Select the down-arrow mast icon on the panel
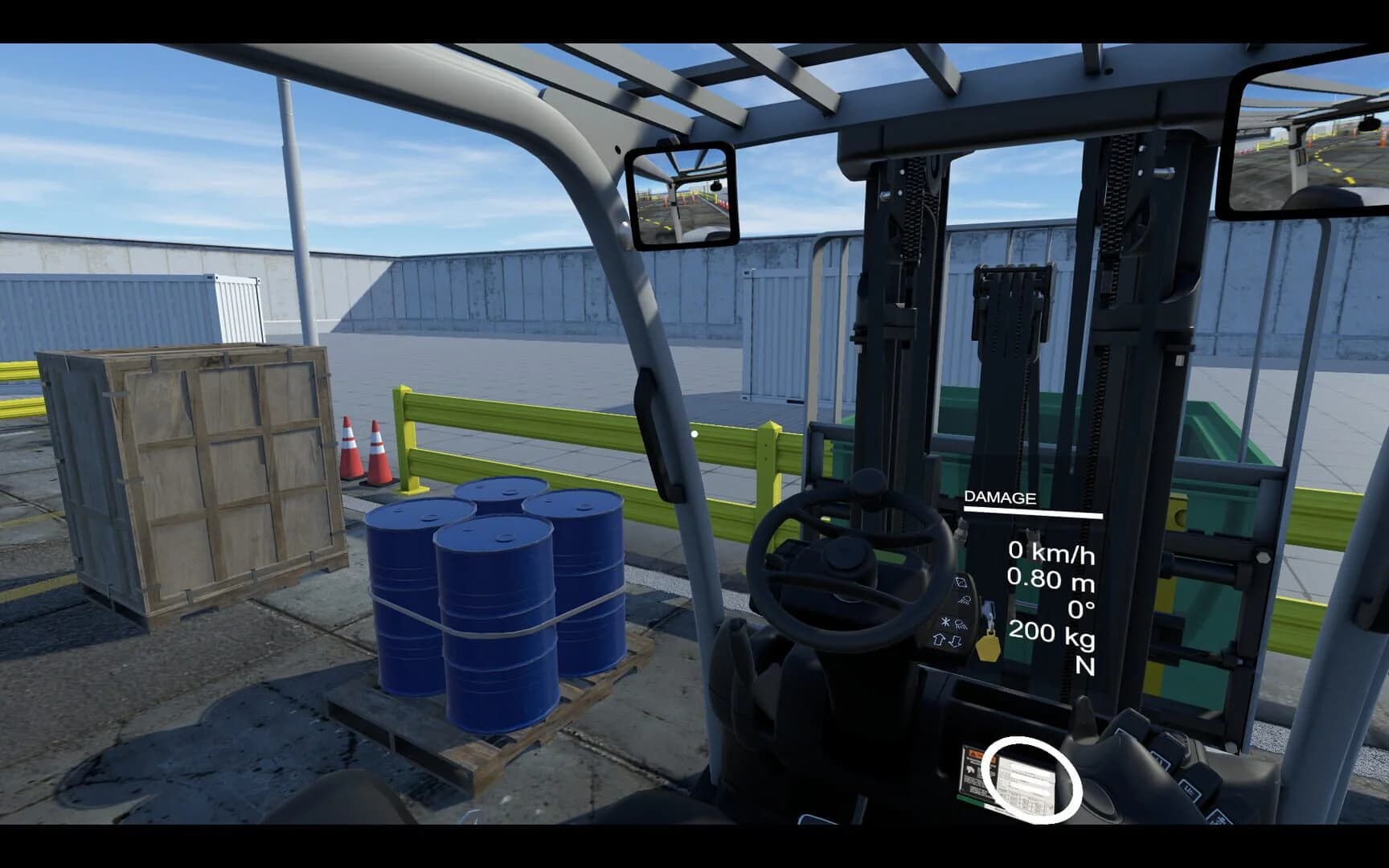 tap(957, 642)
